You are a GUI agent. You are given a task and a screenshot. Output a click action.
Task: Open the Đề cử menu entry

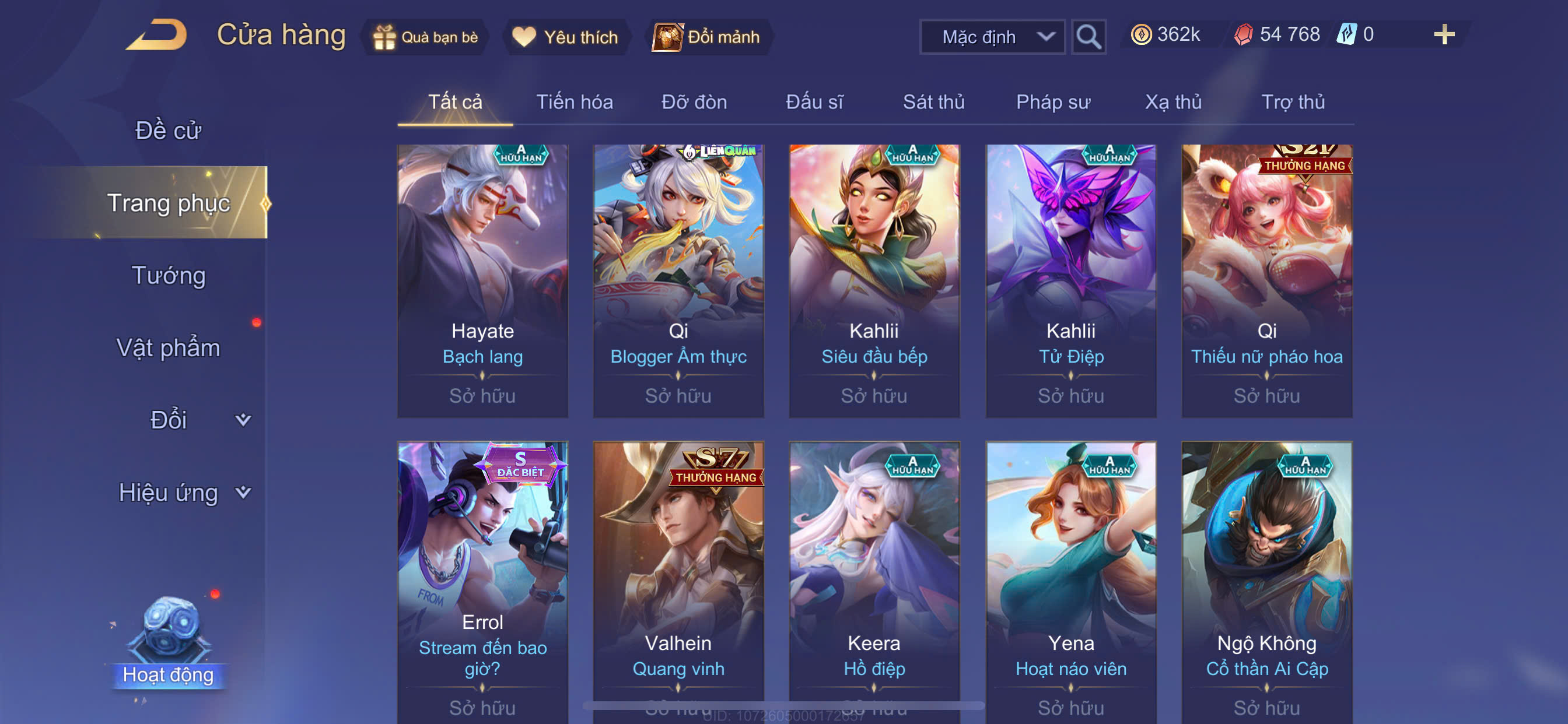[x=168, y=131]
